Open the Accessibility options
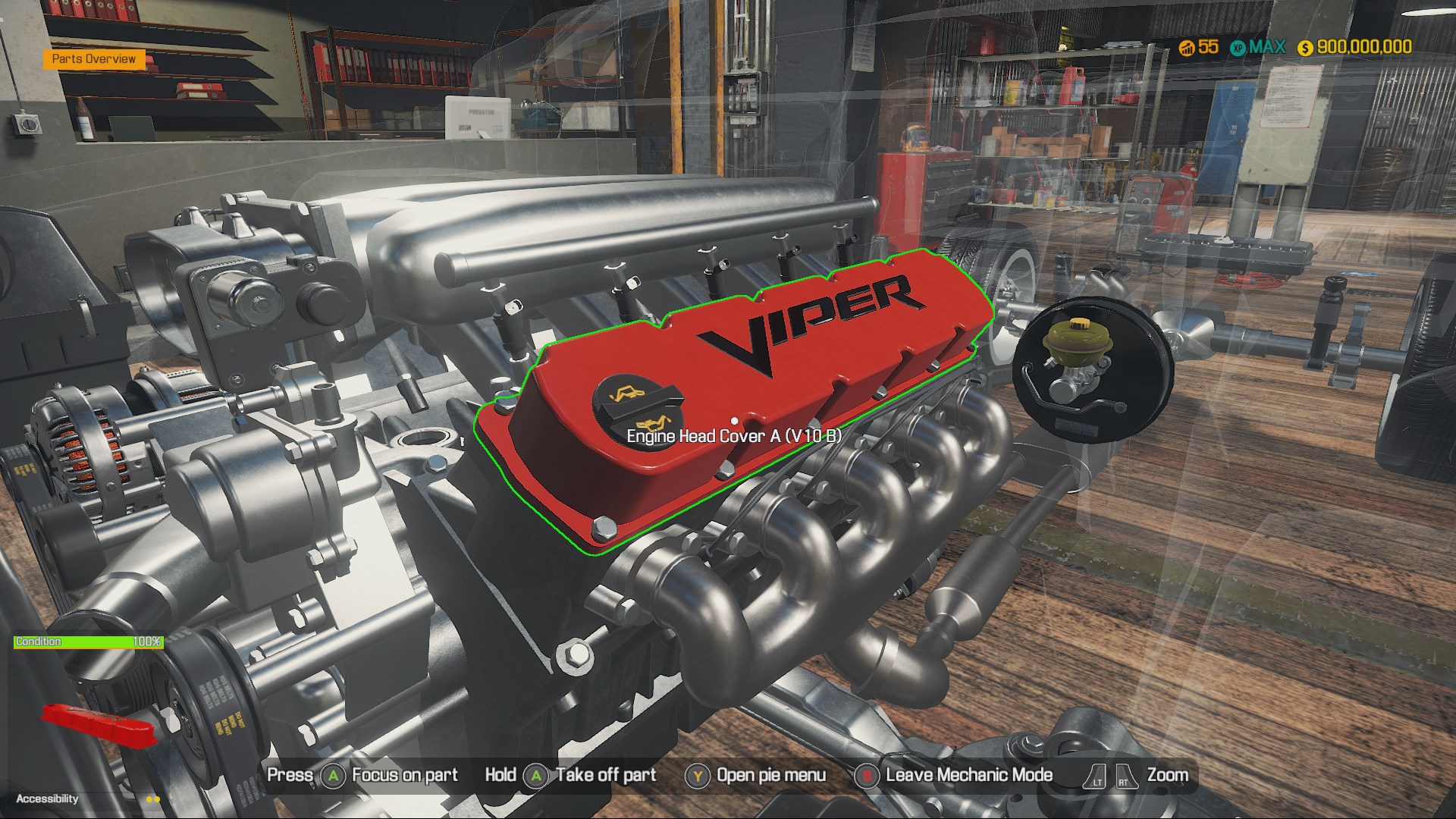This screenshot has width=1456, height=819. (47, 799)
